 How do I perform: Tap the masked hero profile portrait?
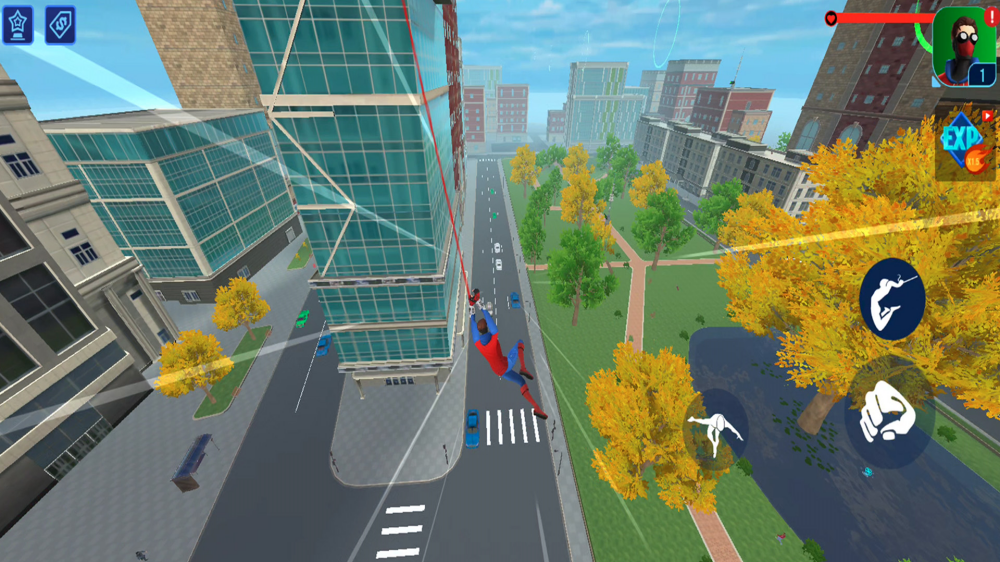coord(964,47)
